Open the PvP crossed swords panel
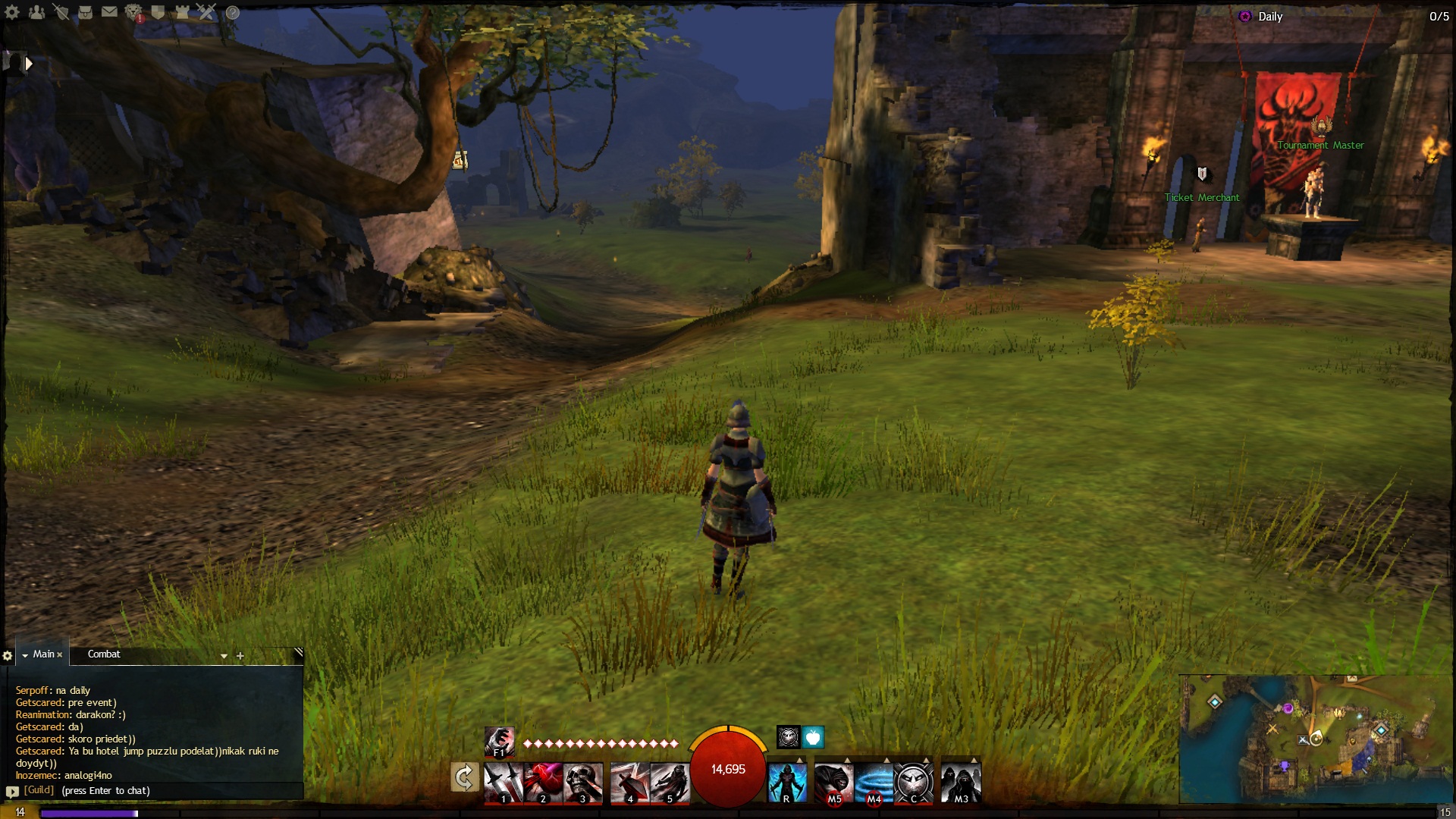1456x819 pixels. pos(206,12)
